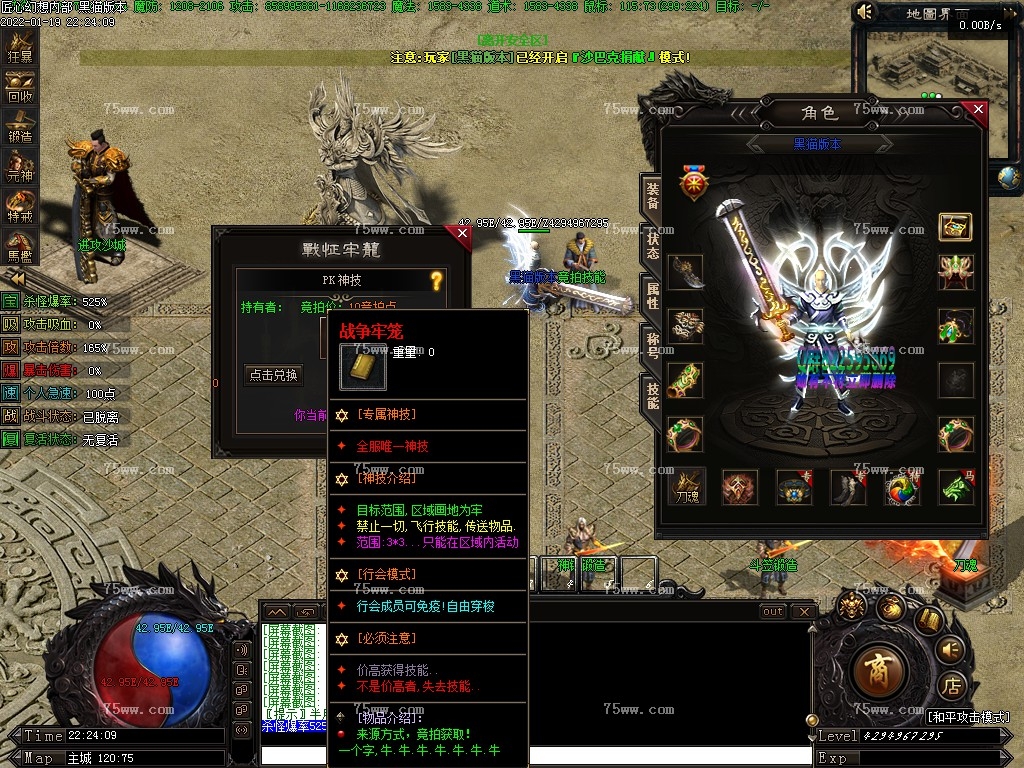The height and width of the screenshot is (768, 1024).
Task: Open the 元神 (Spirit) menu icon
Action: 20,167
